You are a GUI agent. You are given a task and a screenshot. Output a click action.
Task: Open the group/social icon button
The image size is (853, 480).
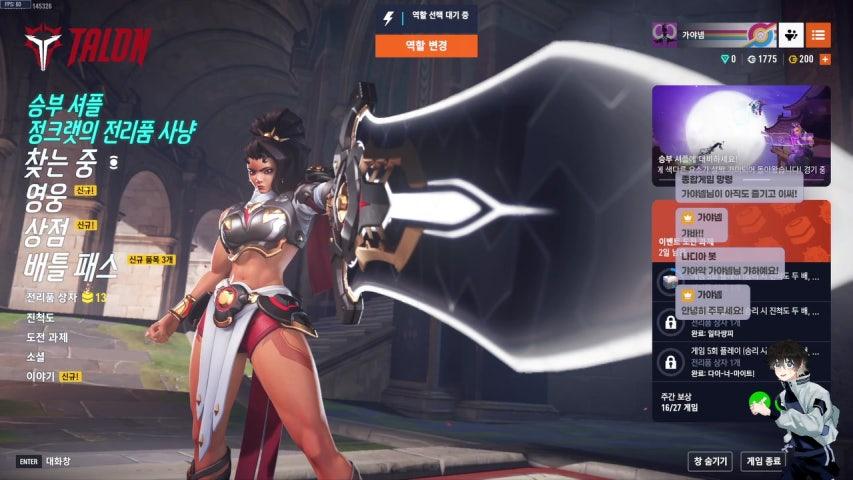[x=792, y=35]
